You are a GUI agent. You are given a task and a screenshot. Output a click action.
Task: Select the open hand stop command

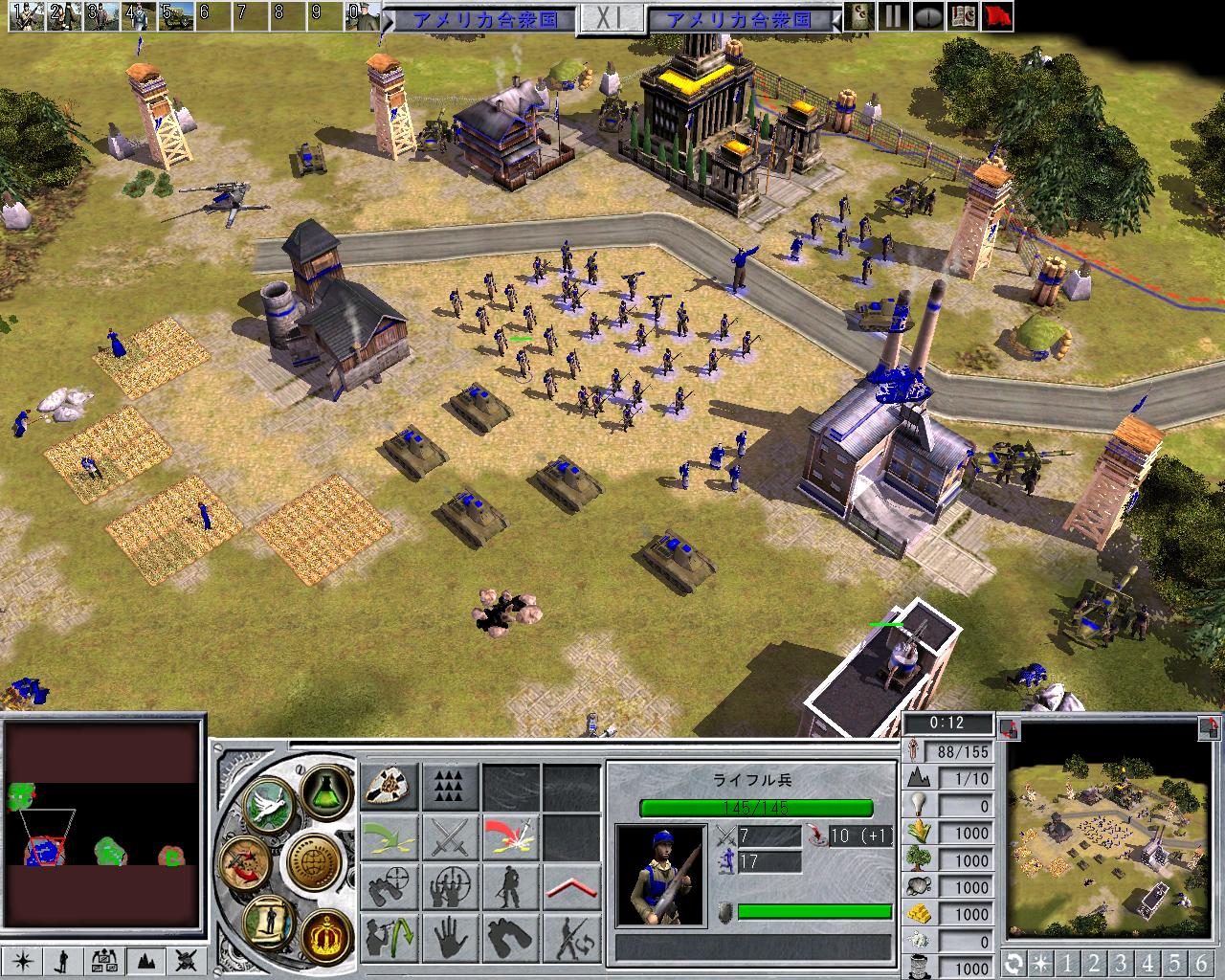tap(450, 937)
